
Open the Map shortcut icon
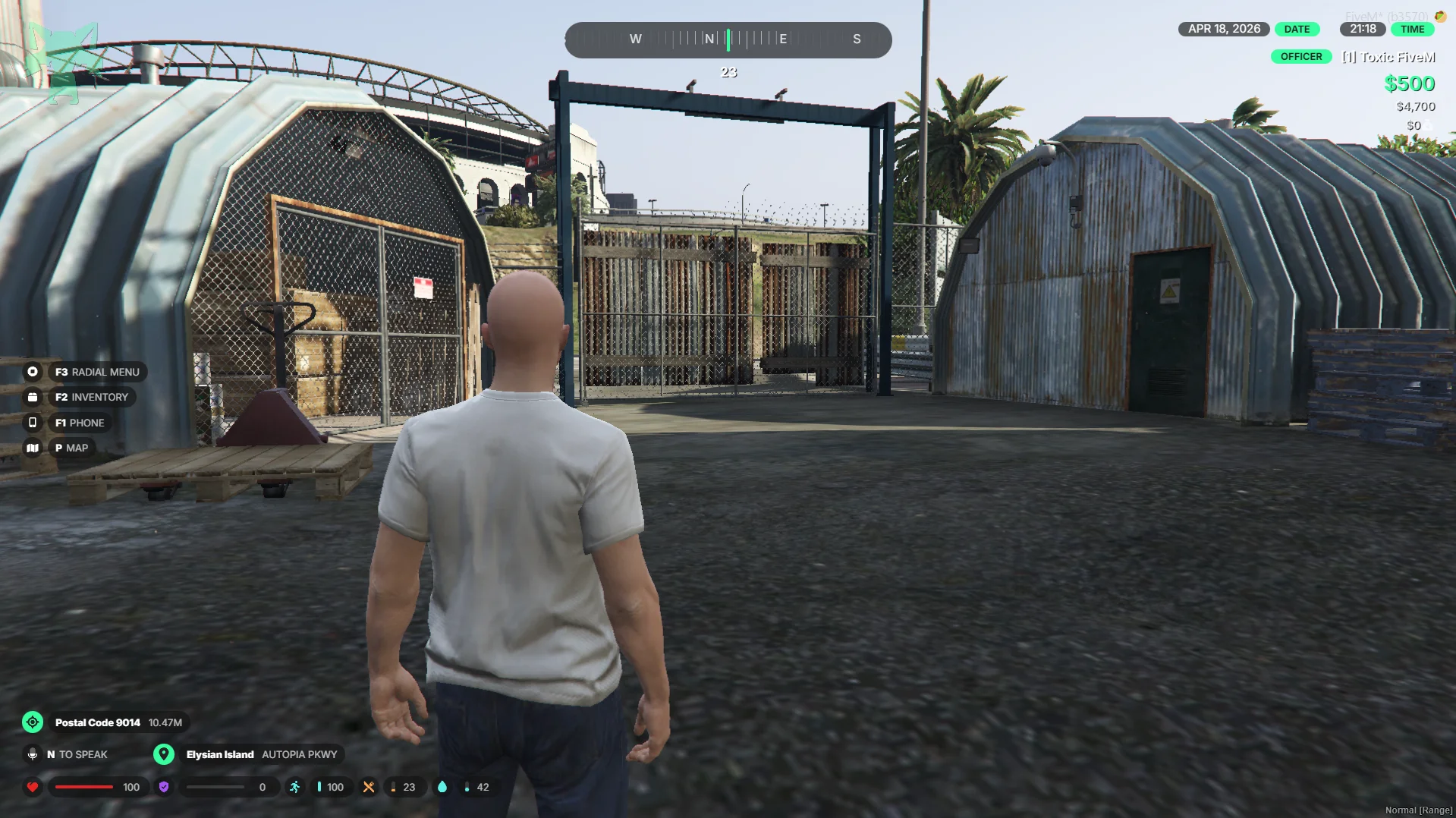click(x=33, y=448)
